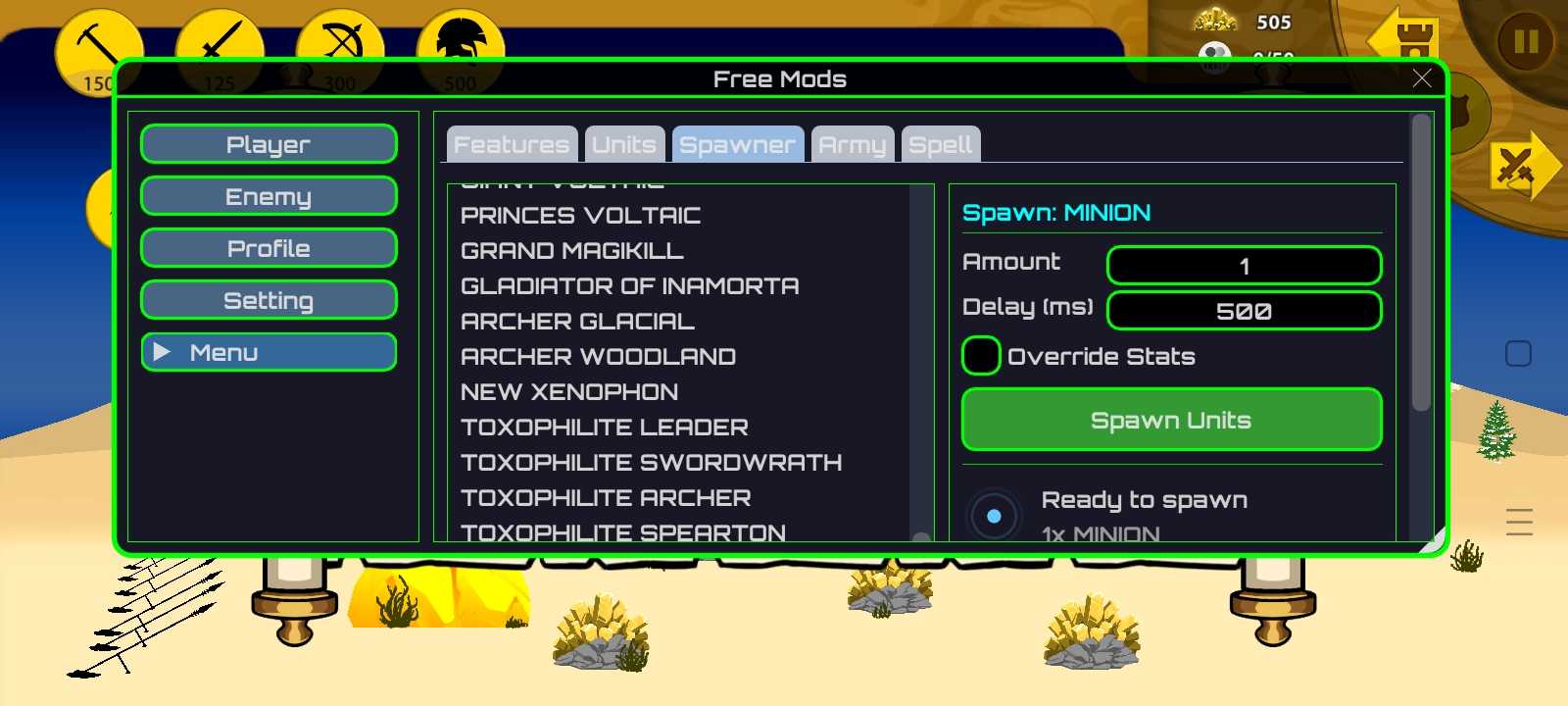Select the Profile button

click(x=269, y=248)
